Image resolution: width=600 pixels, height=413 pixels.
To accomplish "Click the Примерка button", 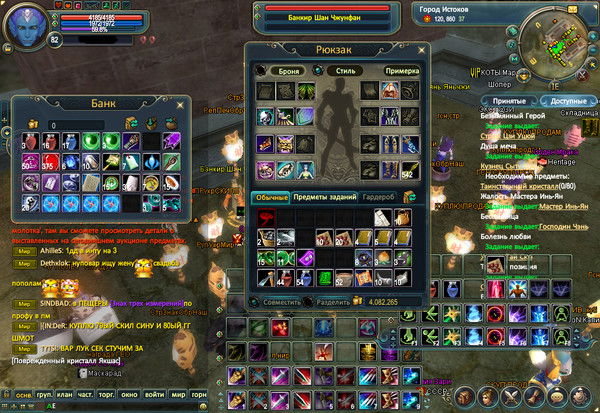I will [x=402, y=71].
